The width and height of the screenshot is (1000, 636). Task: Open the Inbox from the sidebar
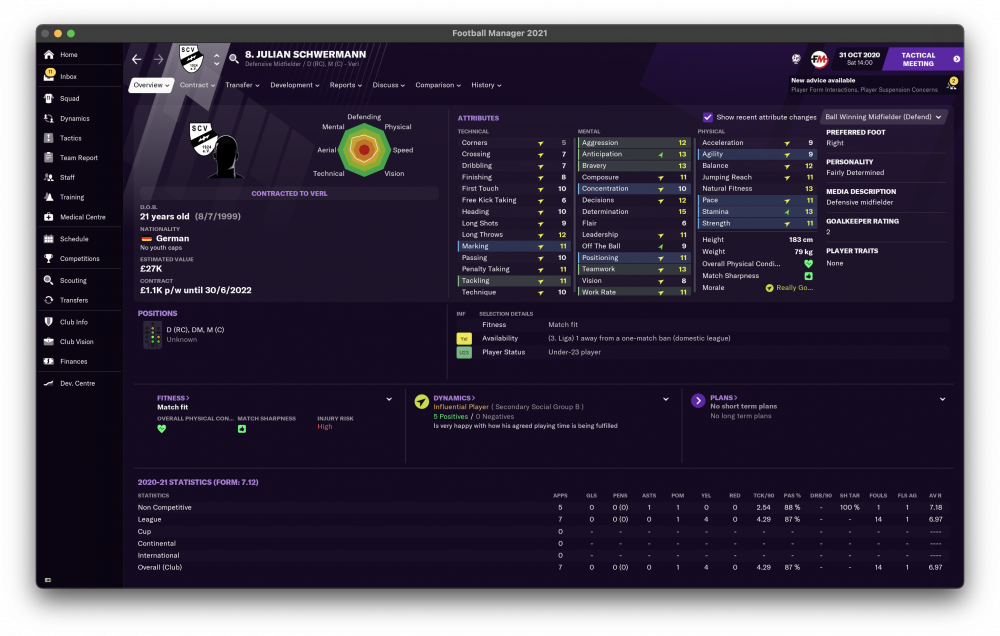67,76
